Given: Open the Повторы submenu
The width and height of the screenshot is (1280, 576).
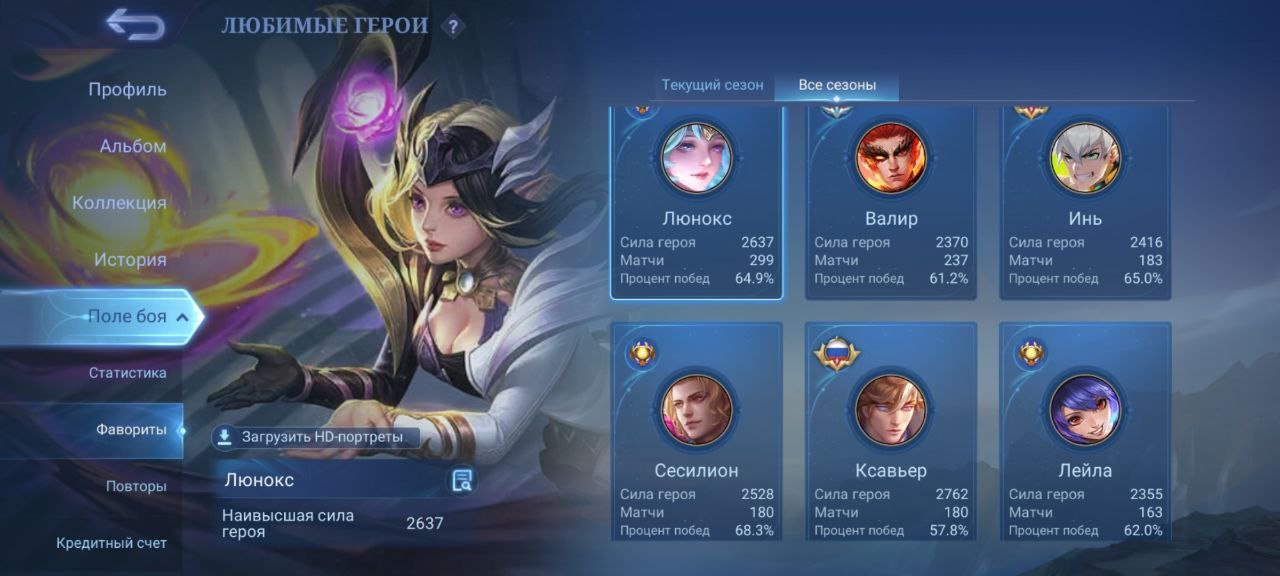Looking at the screenshot, I should point(136,487).
